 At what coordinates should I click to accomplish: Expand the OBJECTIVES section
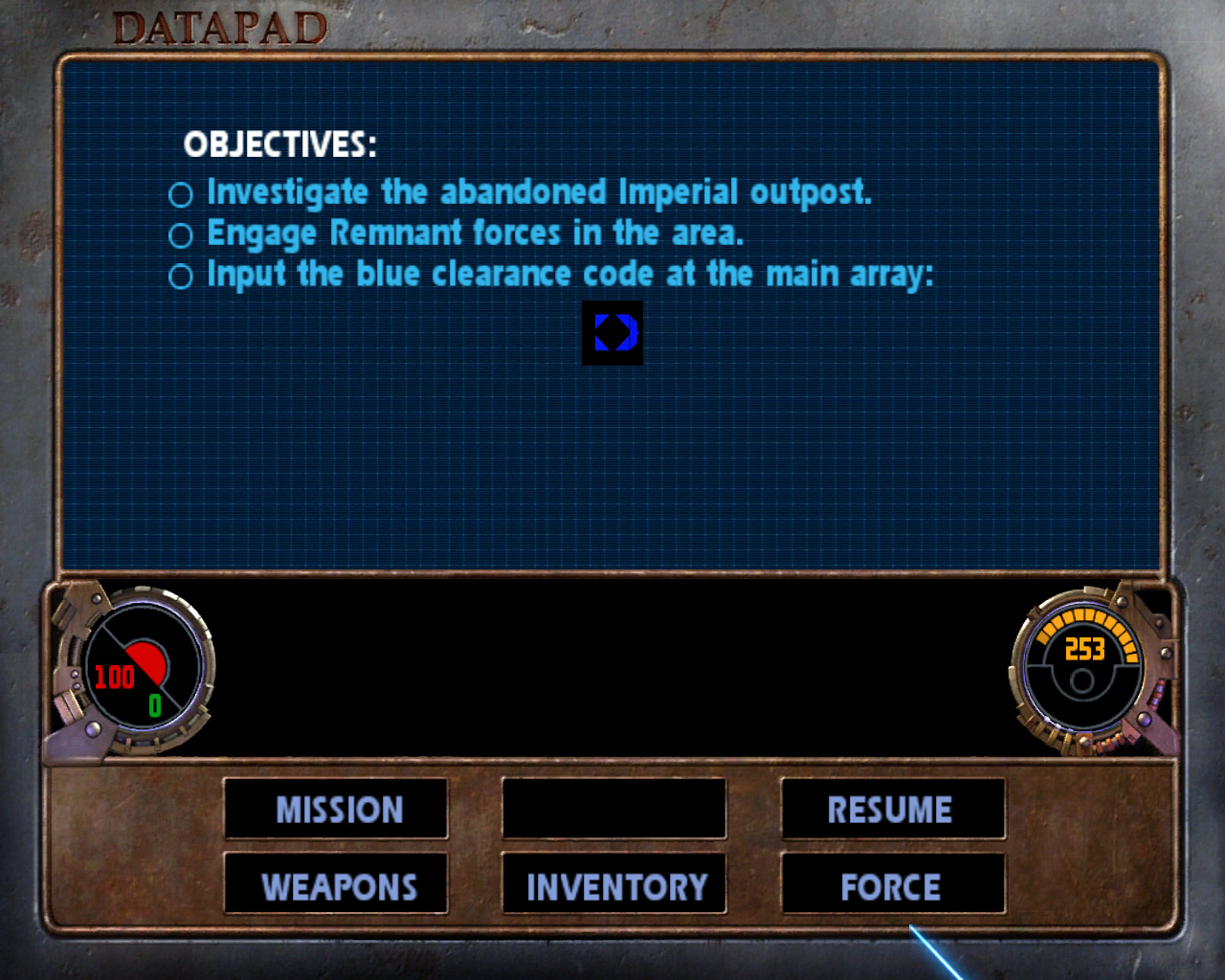(280, 145)
